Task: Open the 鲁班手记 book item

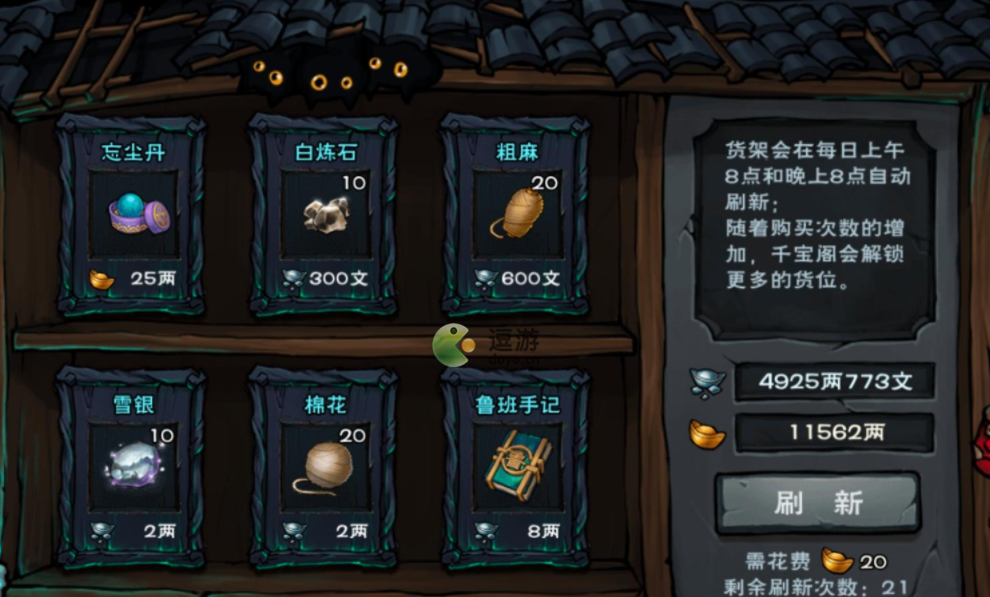Action: click(x=516, y=467)
